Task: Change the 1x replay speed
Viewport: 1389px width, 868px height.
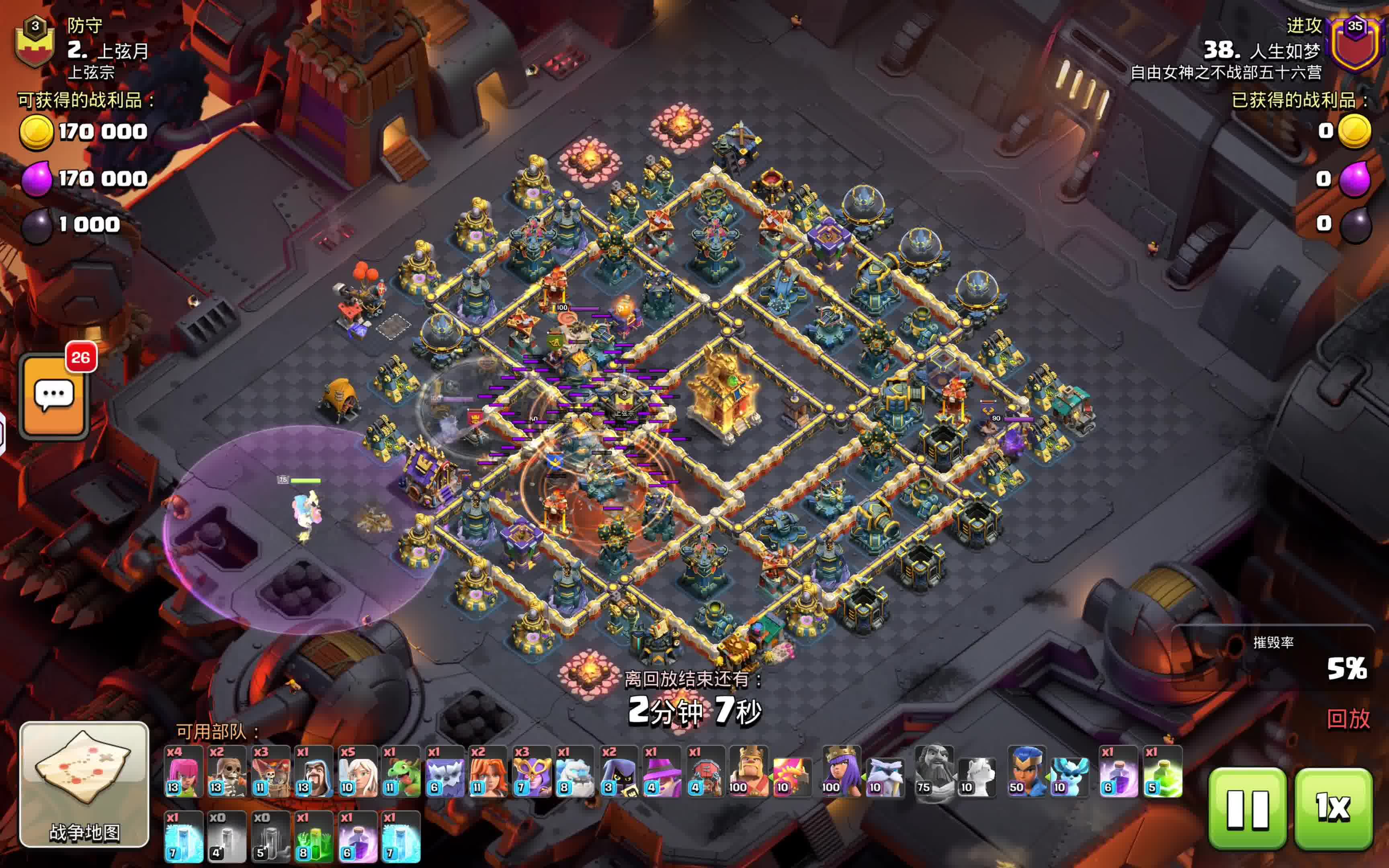Action: pos(1333,808)
